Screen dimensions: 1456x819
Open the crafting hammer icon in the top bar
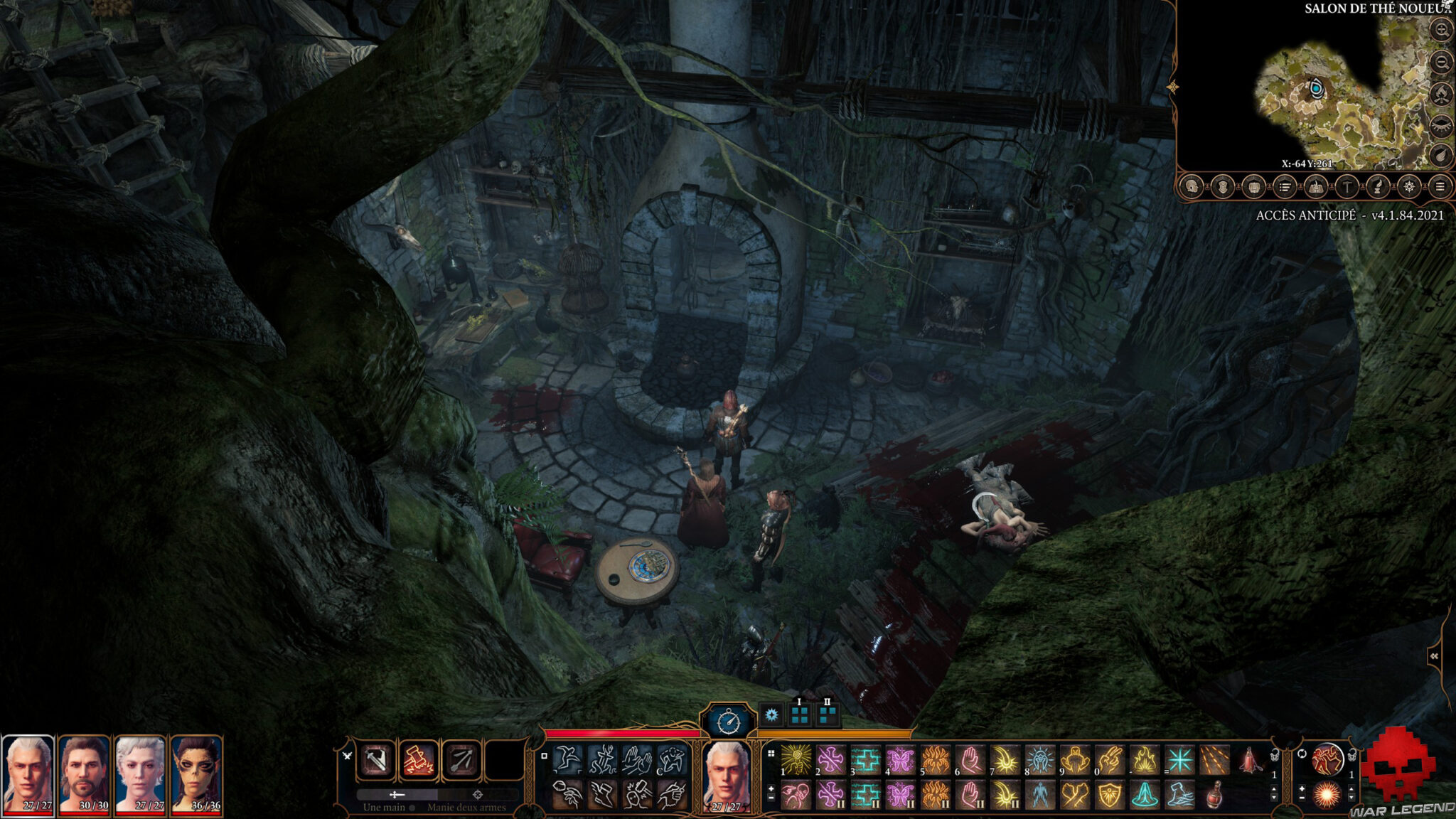tap(1347, 188)
